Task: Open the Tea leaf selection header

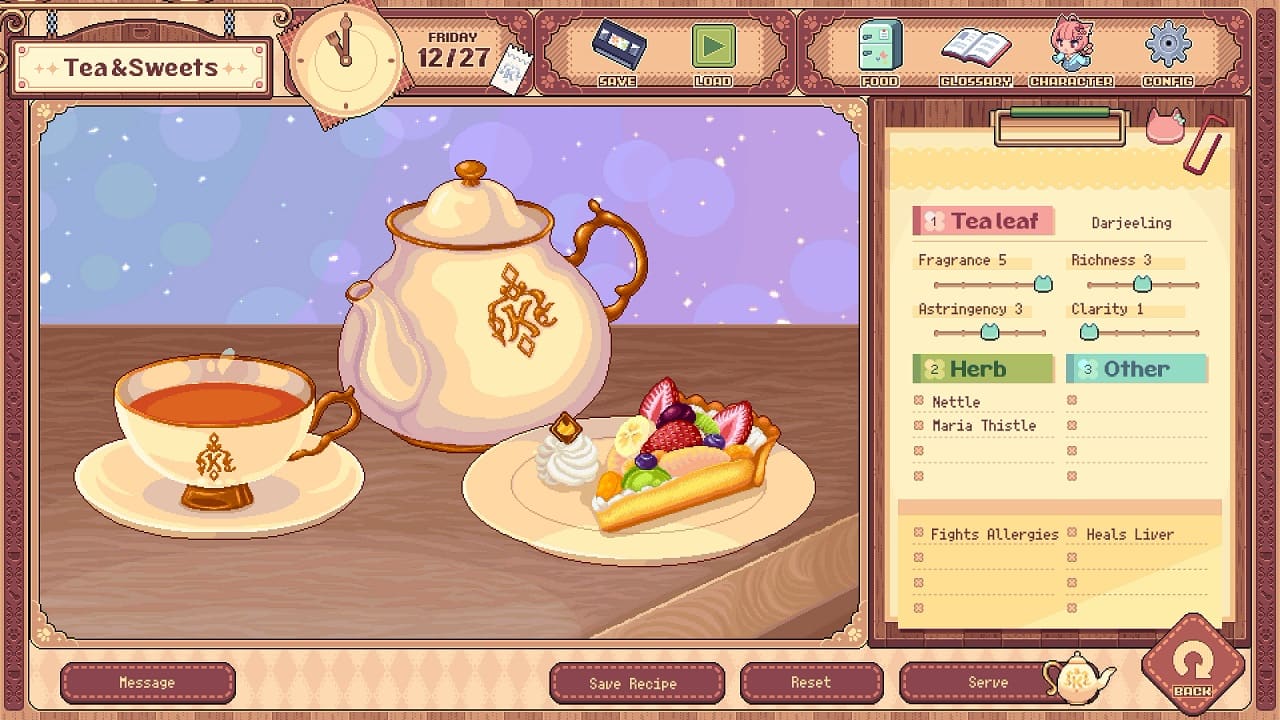Action: click(983, 220)
